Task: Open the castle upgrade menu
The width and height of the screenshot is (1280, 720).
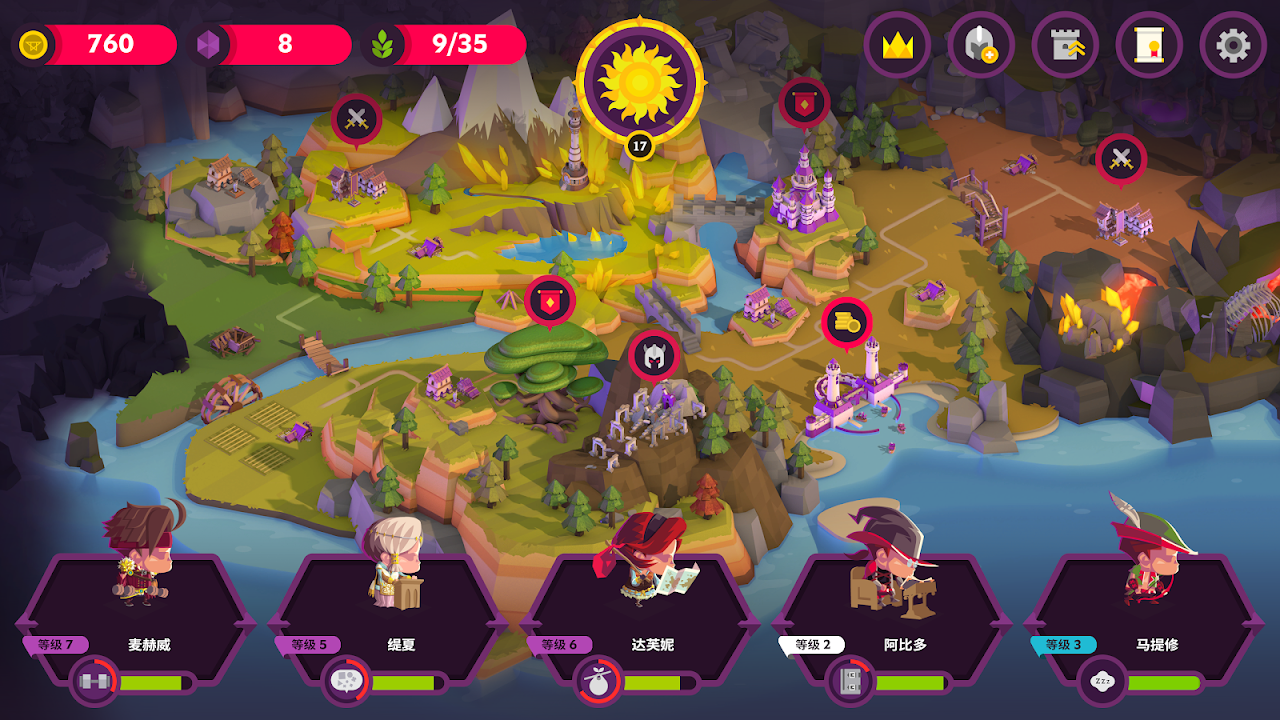Action: point(1065,45)
